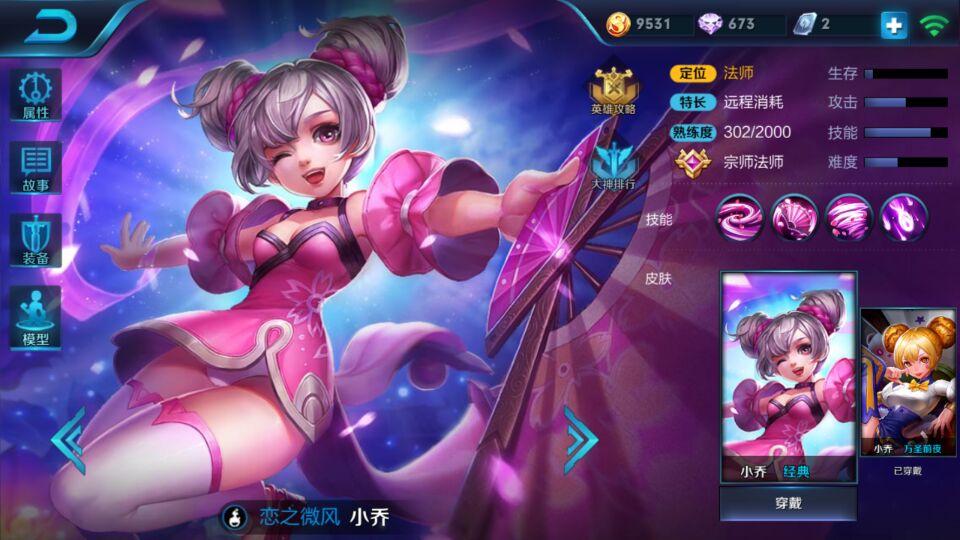Switch to previous hero with left arrow

(68, 439)
